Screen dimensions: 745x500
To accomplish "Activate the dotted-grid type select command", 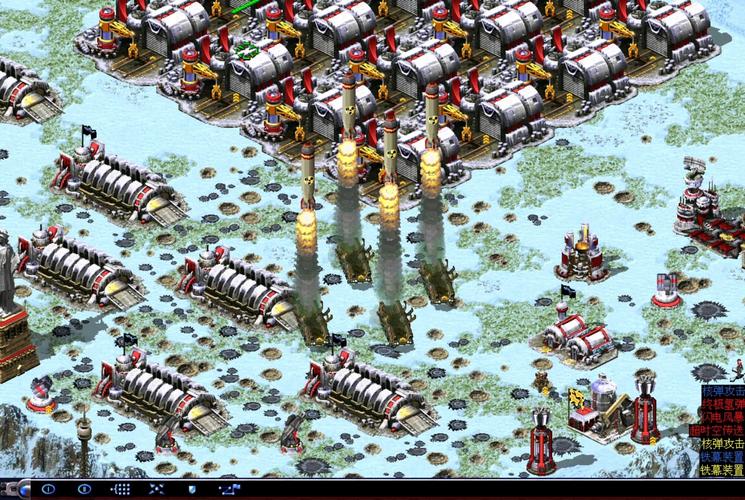I will pos(121,489).
